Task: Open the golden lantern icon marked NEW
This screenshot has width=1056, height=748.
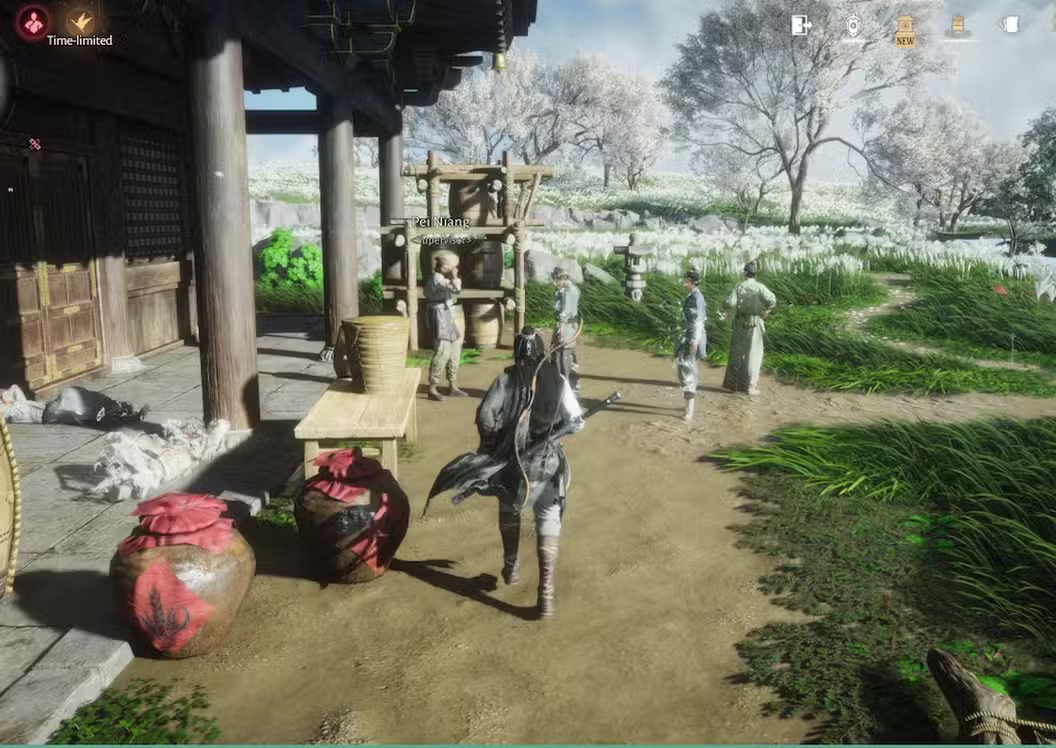Action: click(x=905, y=27)
